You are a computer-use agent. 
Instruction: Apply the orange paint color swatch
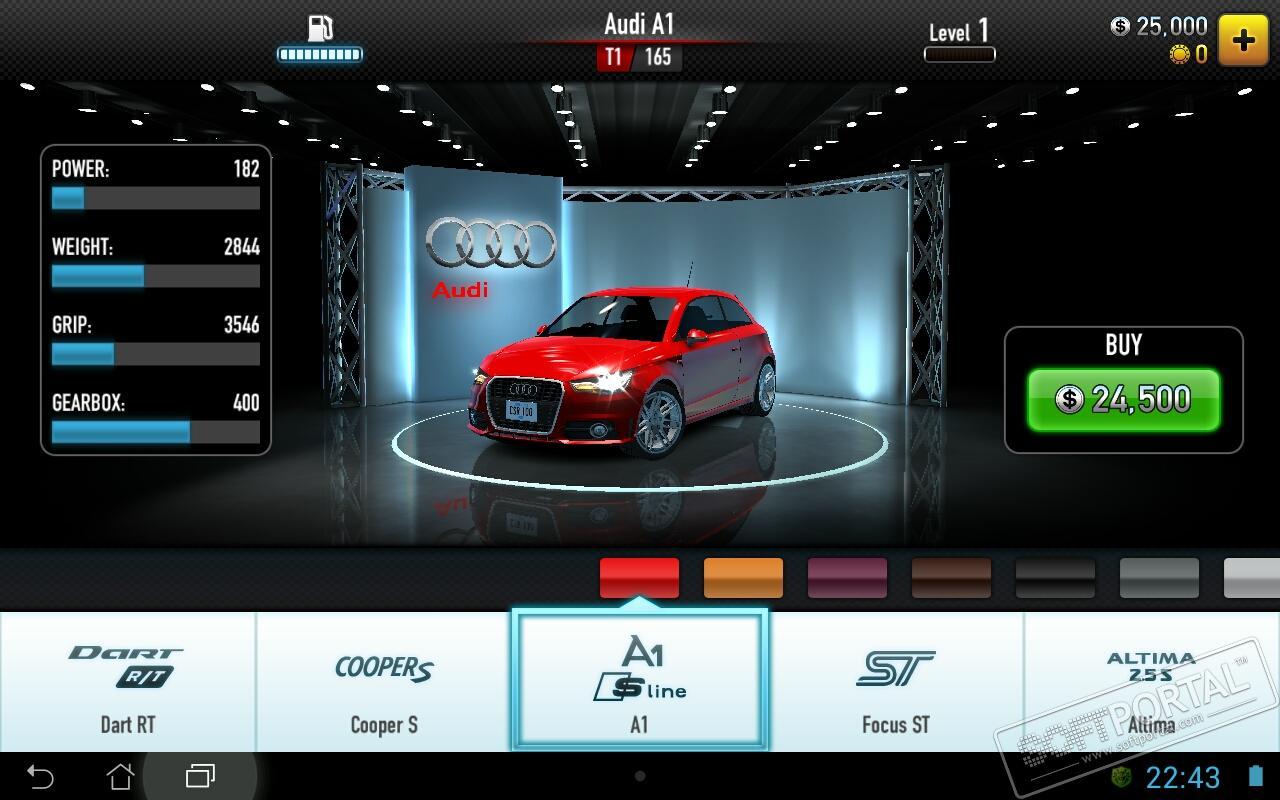pos(743,578)
